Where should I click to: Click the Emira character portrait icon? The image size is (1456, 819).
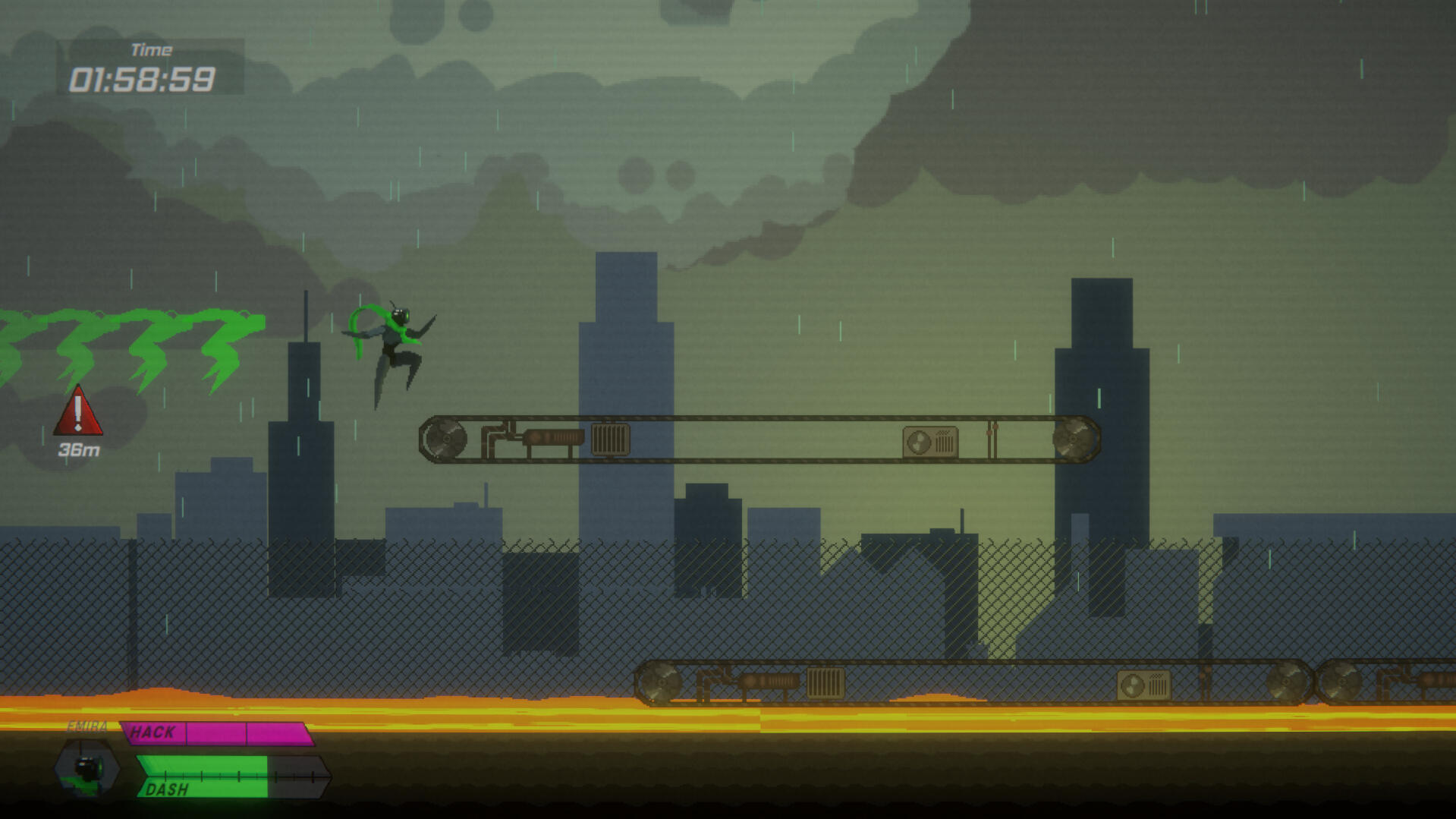(87, 769)
